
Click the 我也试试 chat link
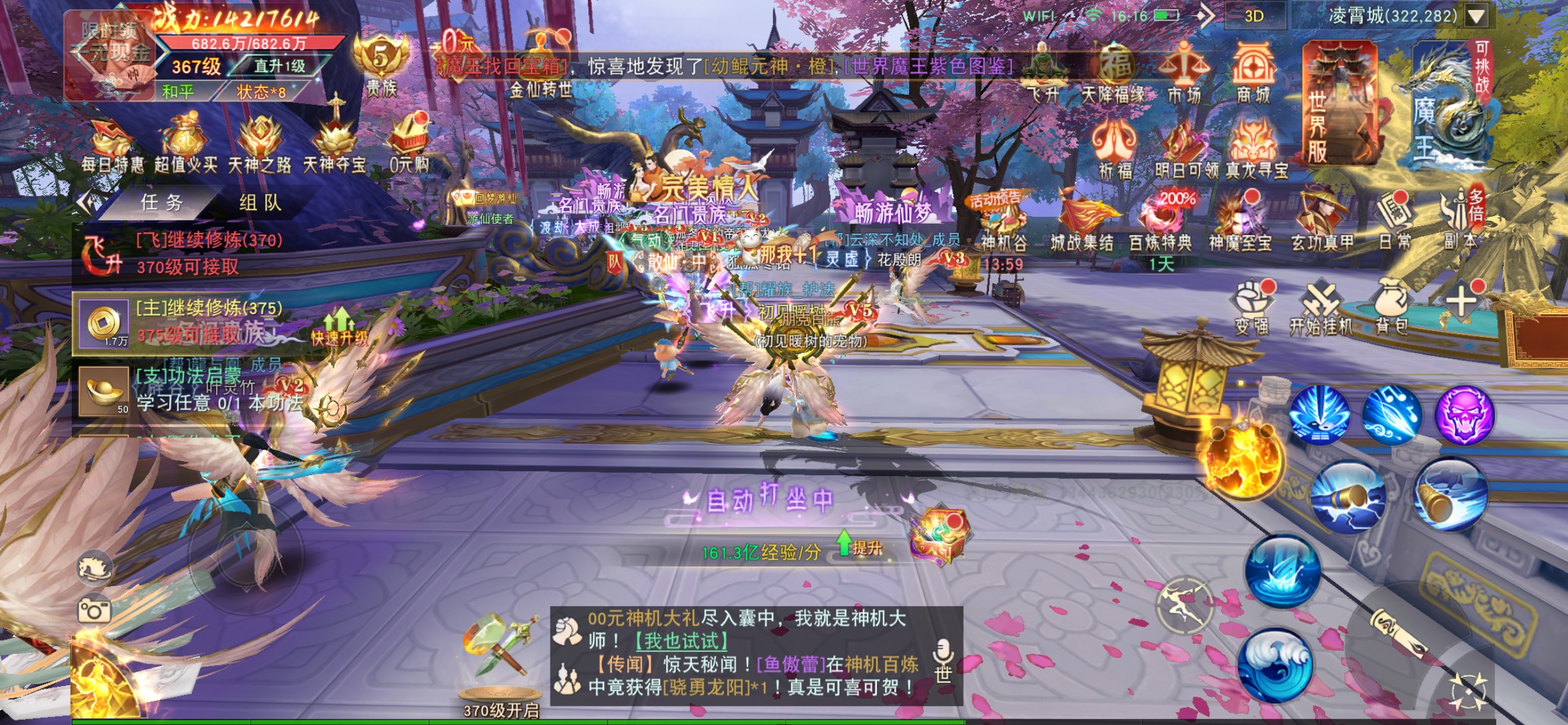(681, 641)
